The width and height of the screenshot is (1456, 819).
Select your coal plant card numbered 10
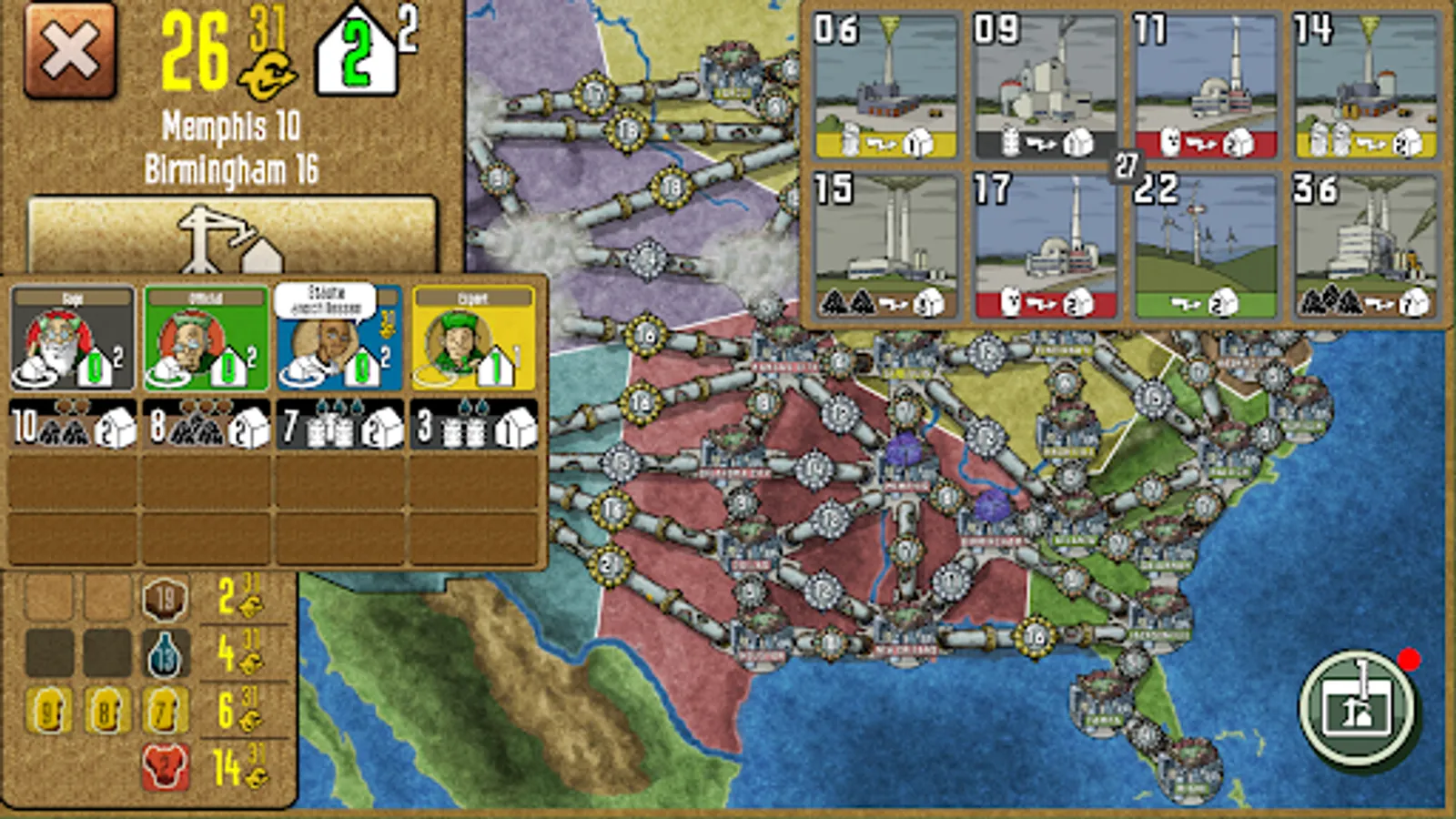click(71, 428)
